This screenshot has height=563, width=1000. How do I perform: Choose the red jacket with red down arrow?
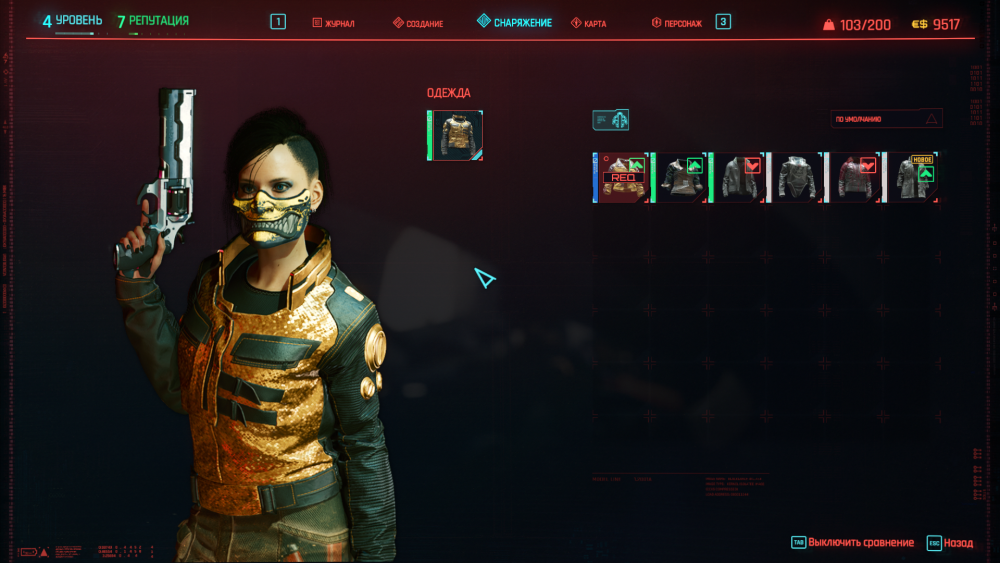pyautogui.click(x=855, y=178)
